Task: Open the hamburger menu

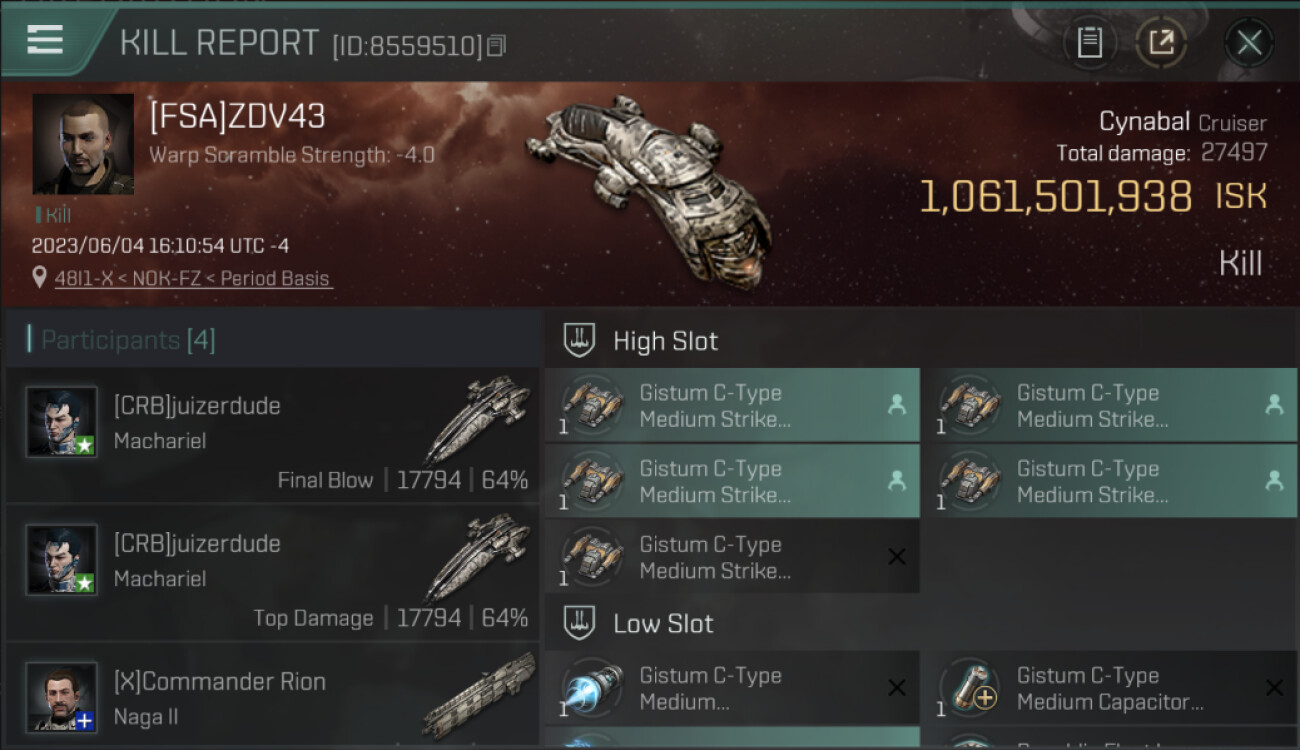Action: click(x=45, y=40)
